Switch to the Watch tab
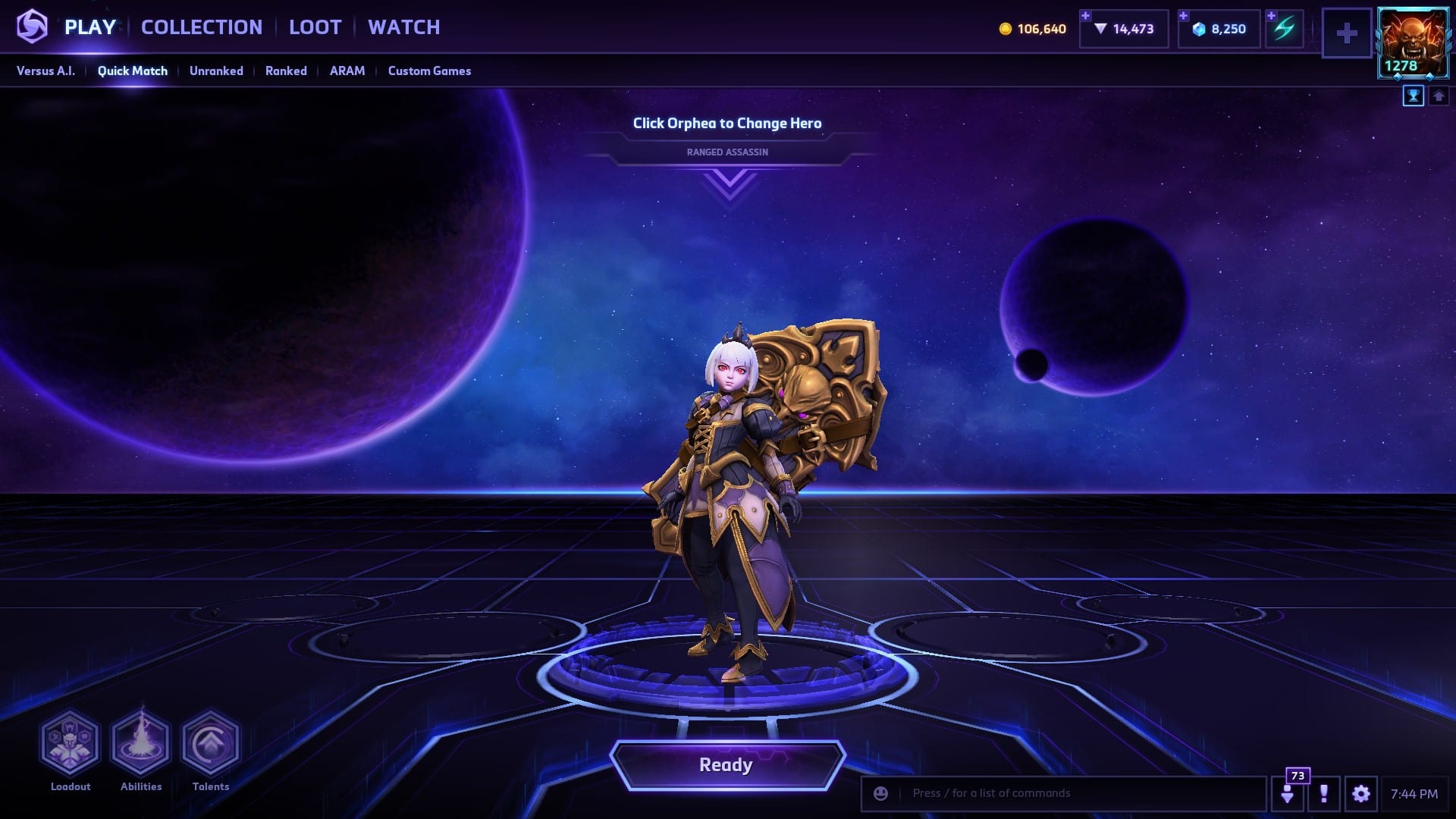 403,27
